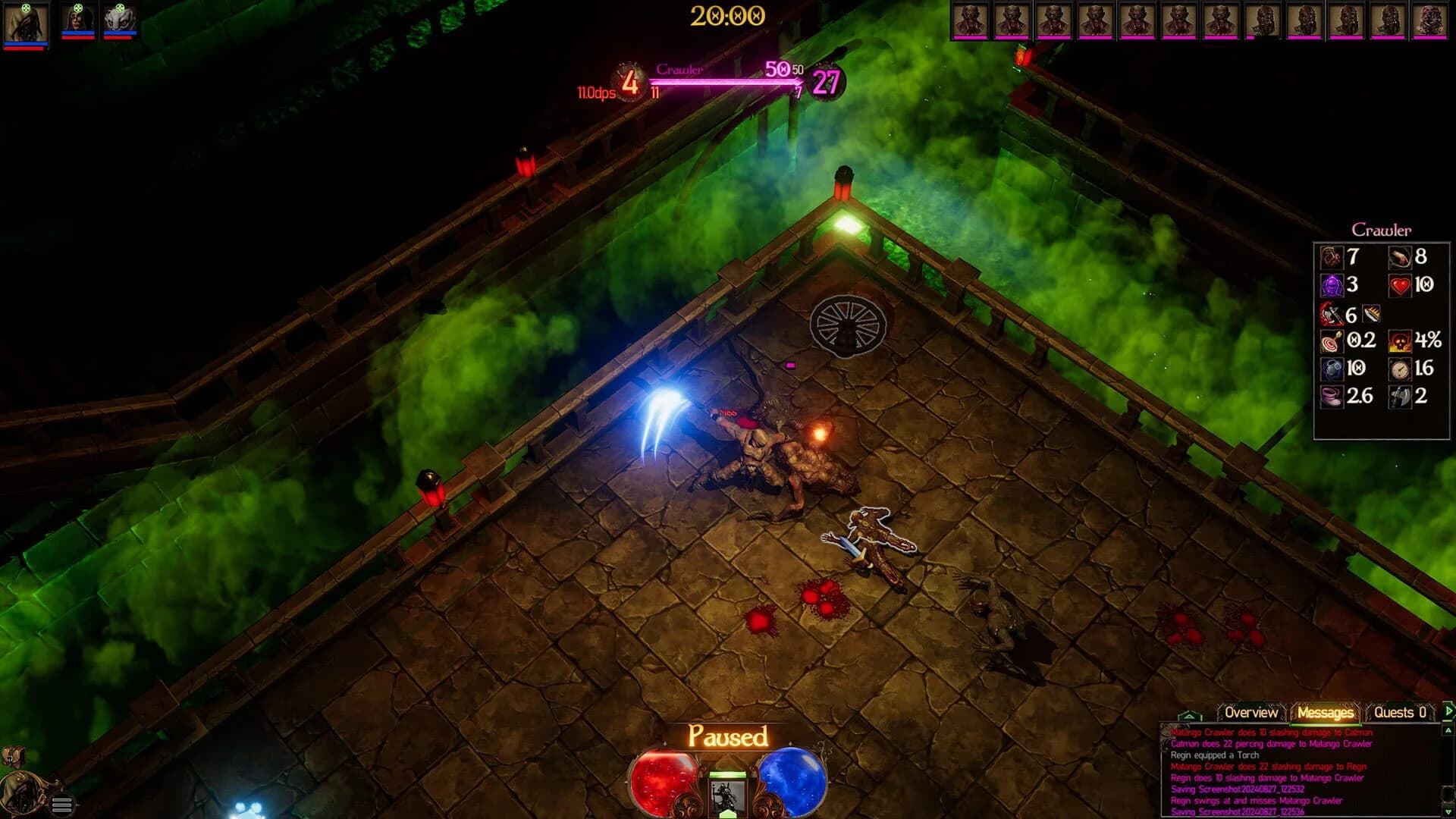This screenshot has height=819, width=1456.
Task: Click the flaming skull critical stat icon
Action: coord(1401,340)
